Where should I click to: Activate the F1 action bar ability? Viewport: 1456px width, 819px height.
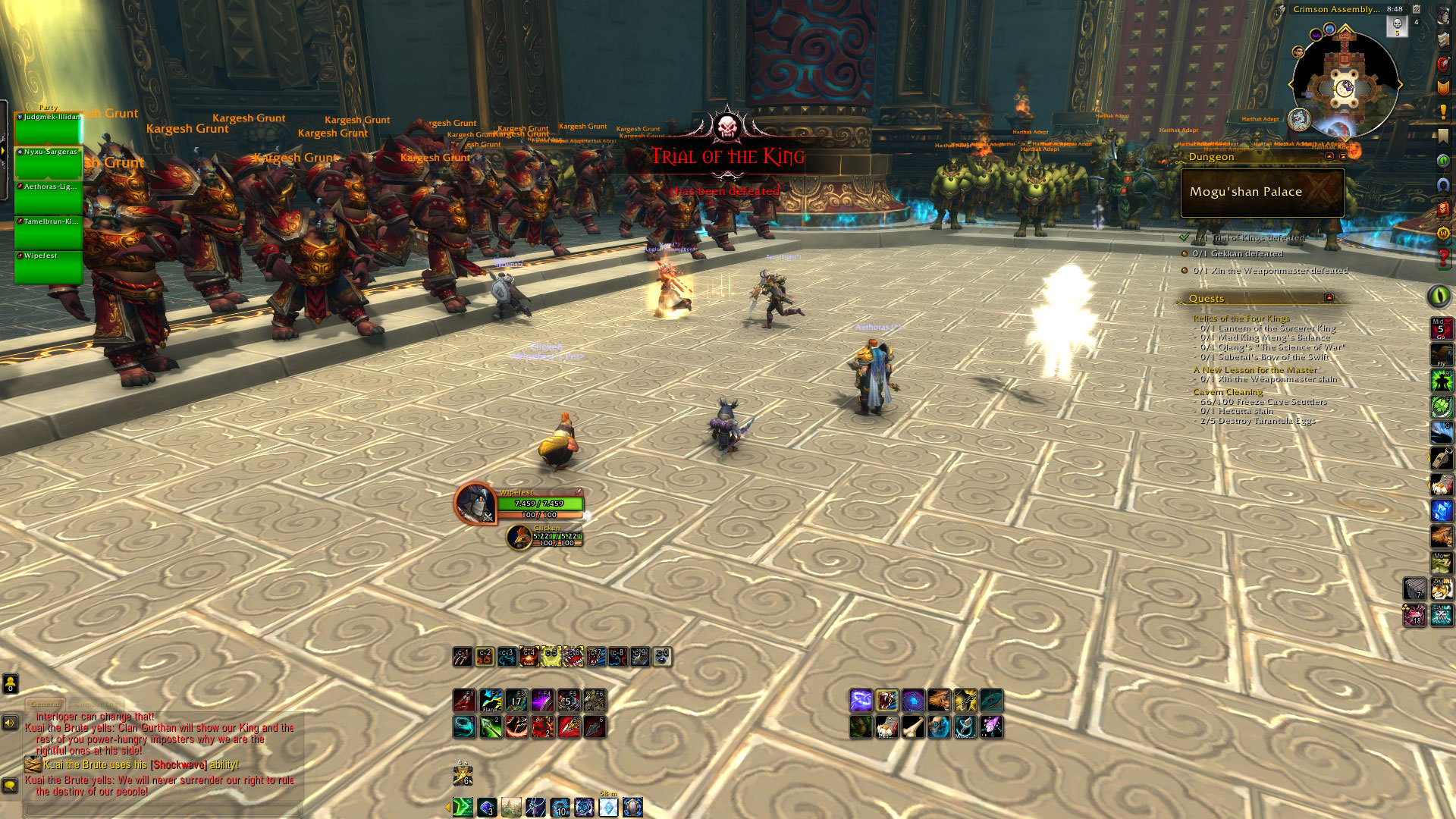click(464, 700)
